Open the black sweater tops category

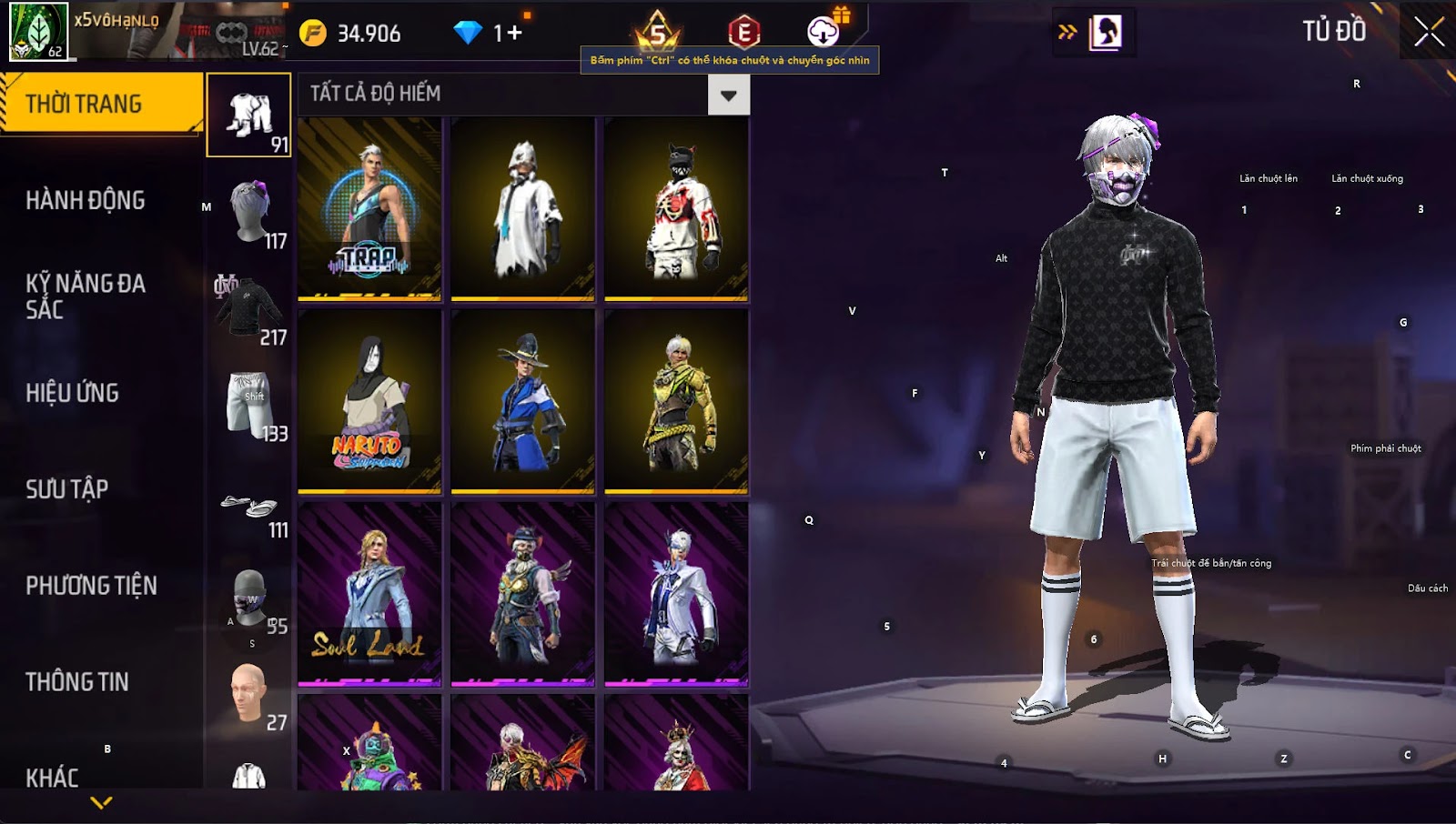click(249, 308)
